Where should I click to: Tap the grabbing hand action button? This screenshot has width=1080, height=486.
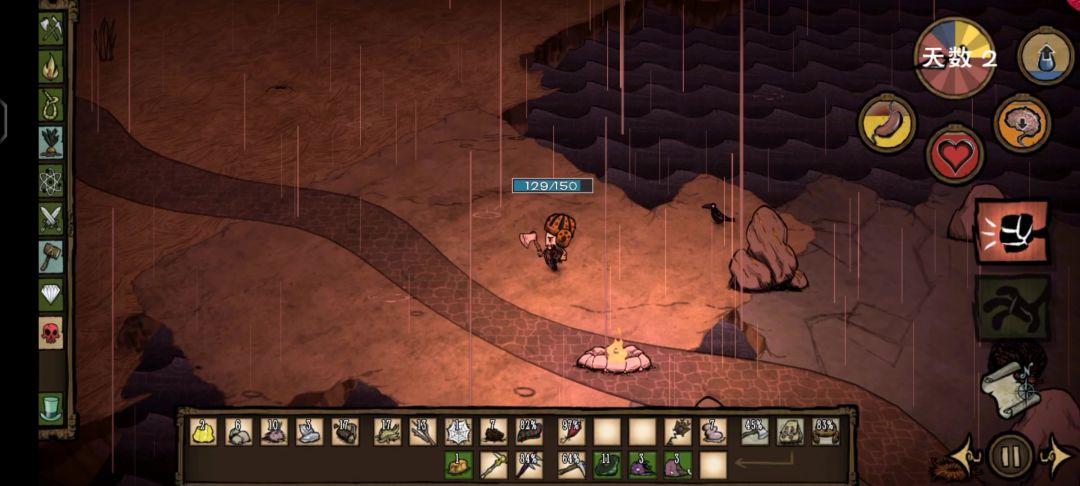click(x=1012, y=306)
